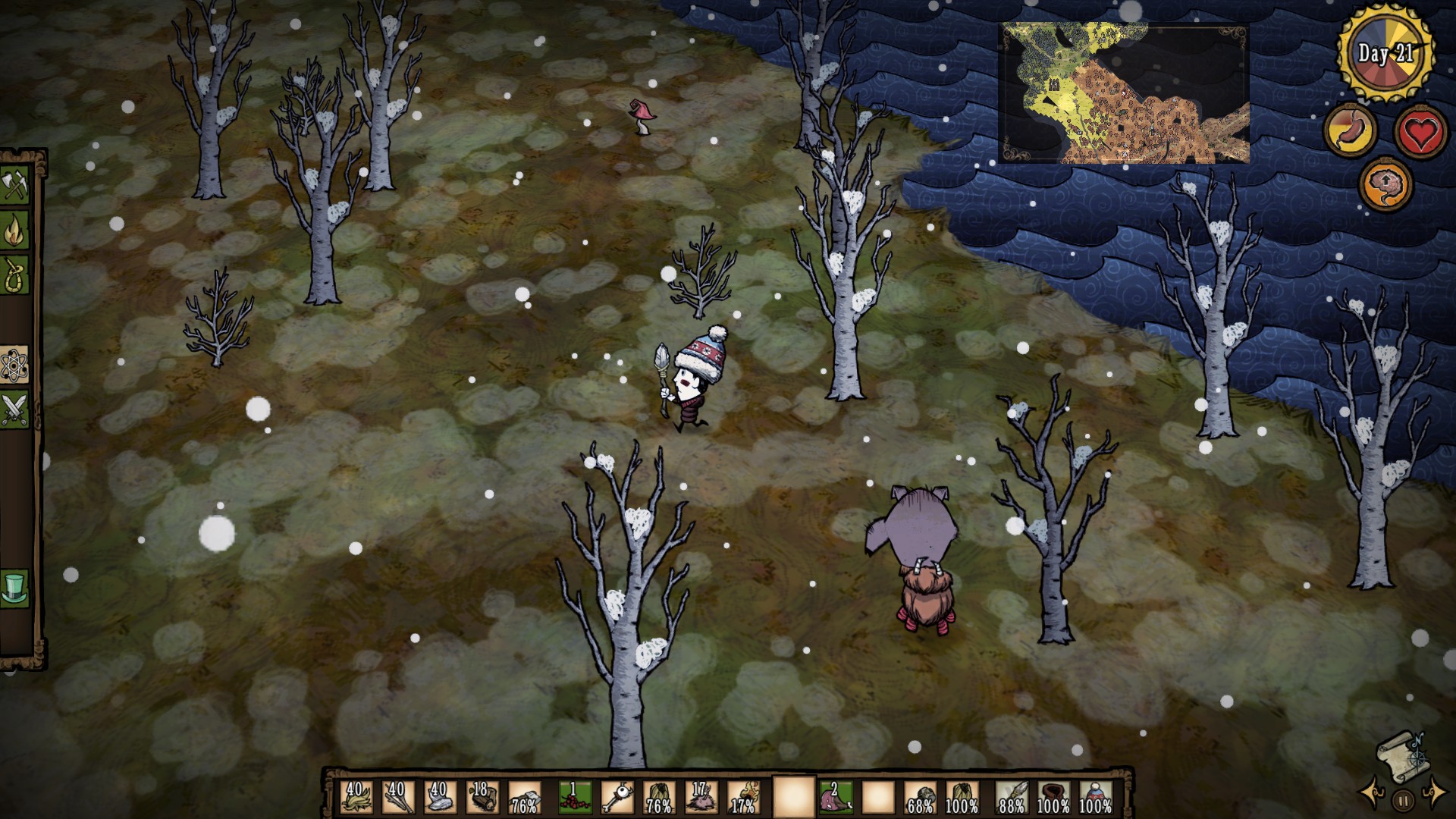Select the wood logs stack of 18
The width and height of the screenshot is (1456, 819).
point(482,798)
